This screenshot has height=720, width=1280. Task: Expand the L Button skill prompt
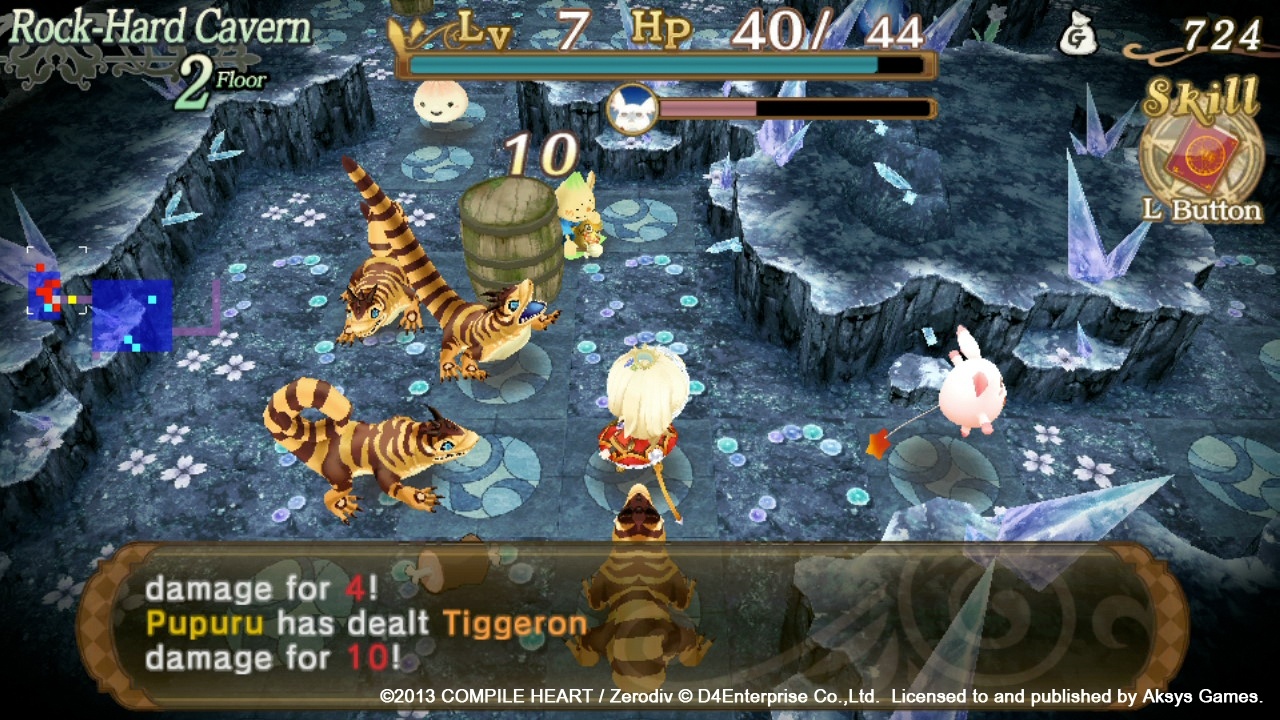tap(1206, 212)
